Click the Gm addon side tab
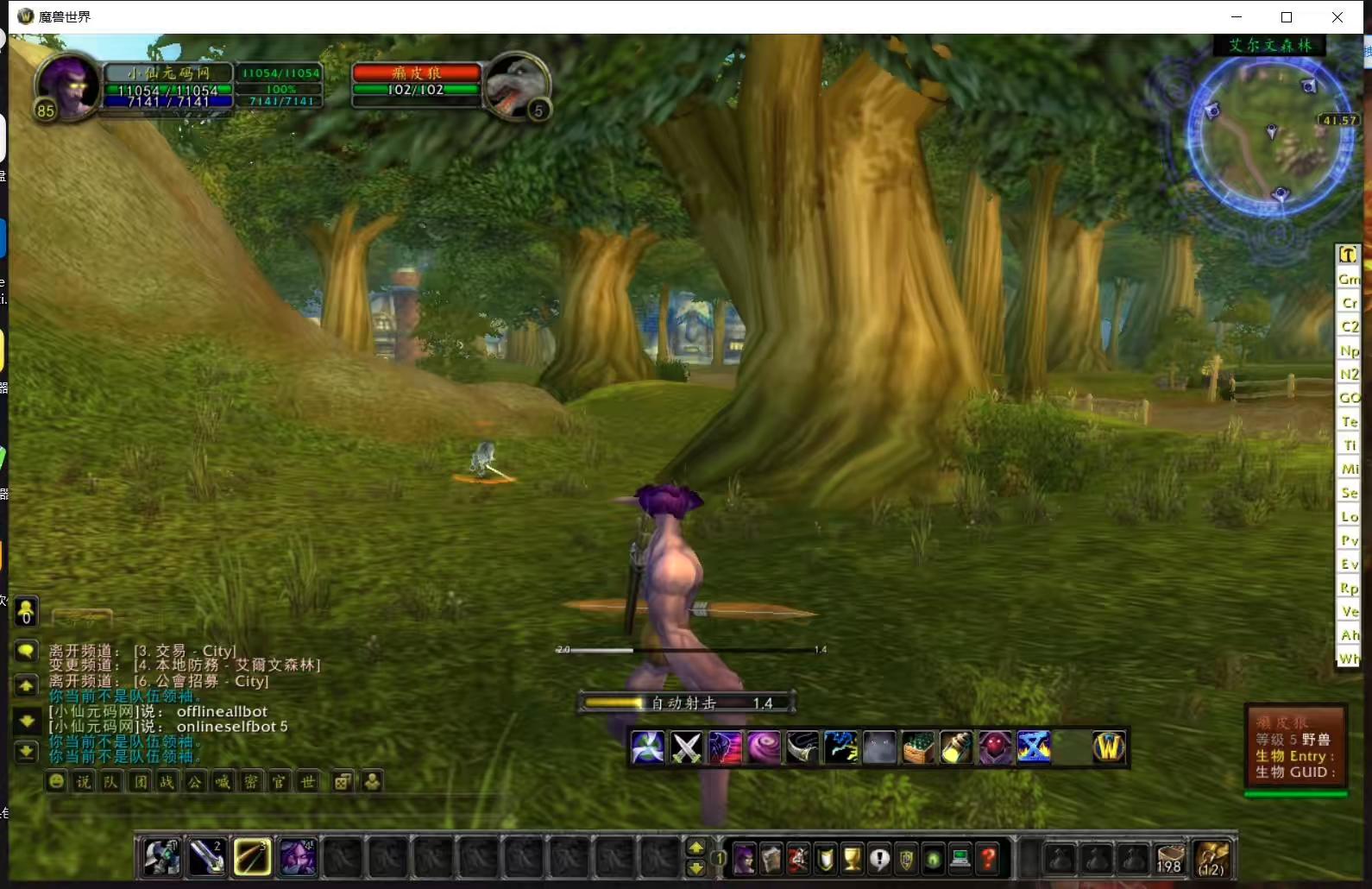1372x889 pixels. point(1349,279)
